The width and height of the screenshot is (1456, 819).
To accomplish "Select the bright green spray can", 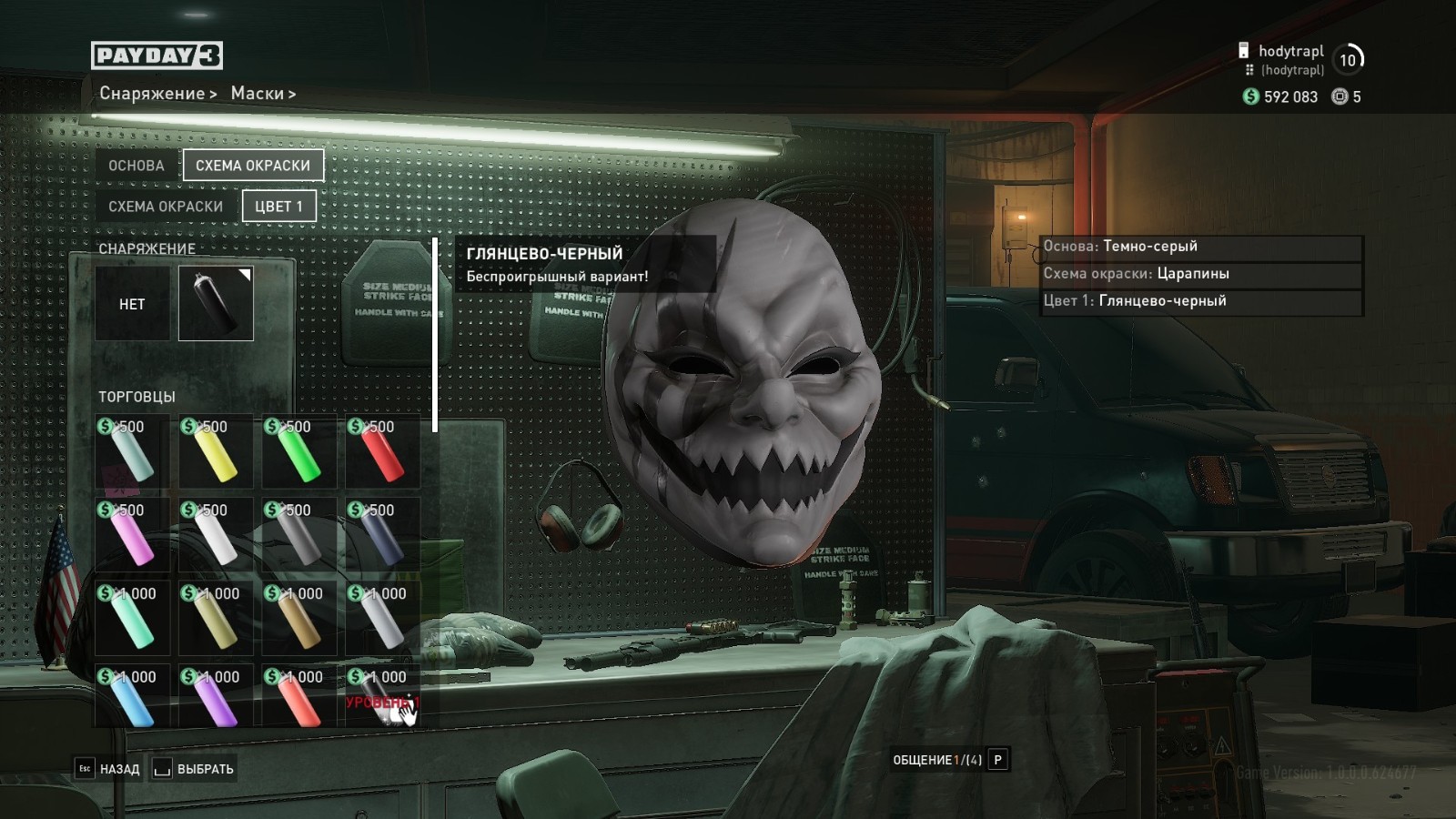I will [299, 452].
